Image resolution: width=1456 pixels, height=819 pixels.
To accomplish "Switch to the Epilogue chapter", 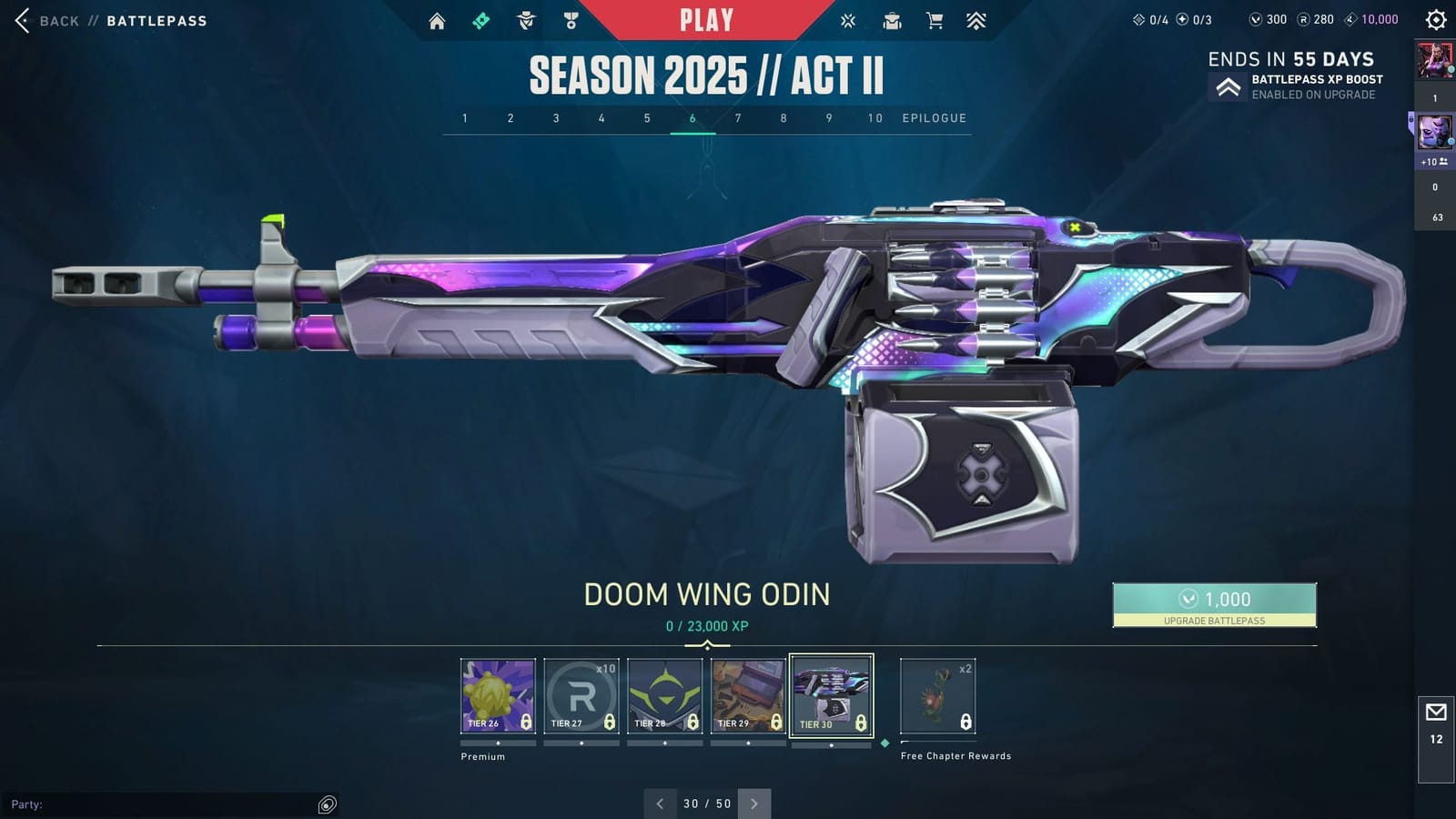I will (934, 118).
